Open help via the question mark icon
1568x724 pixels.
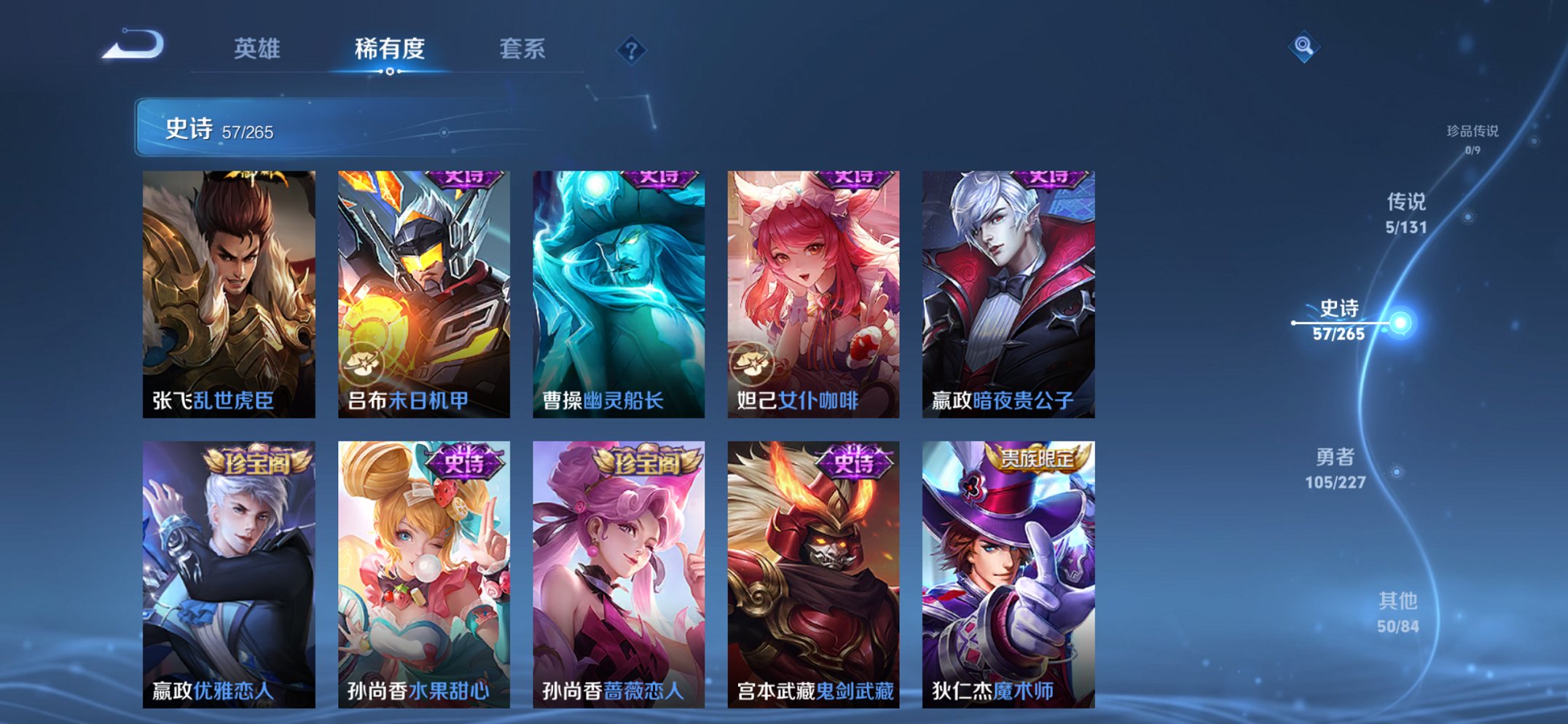[631, 50]
